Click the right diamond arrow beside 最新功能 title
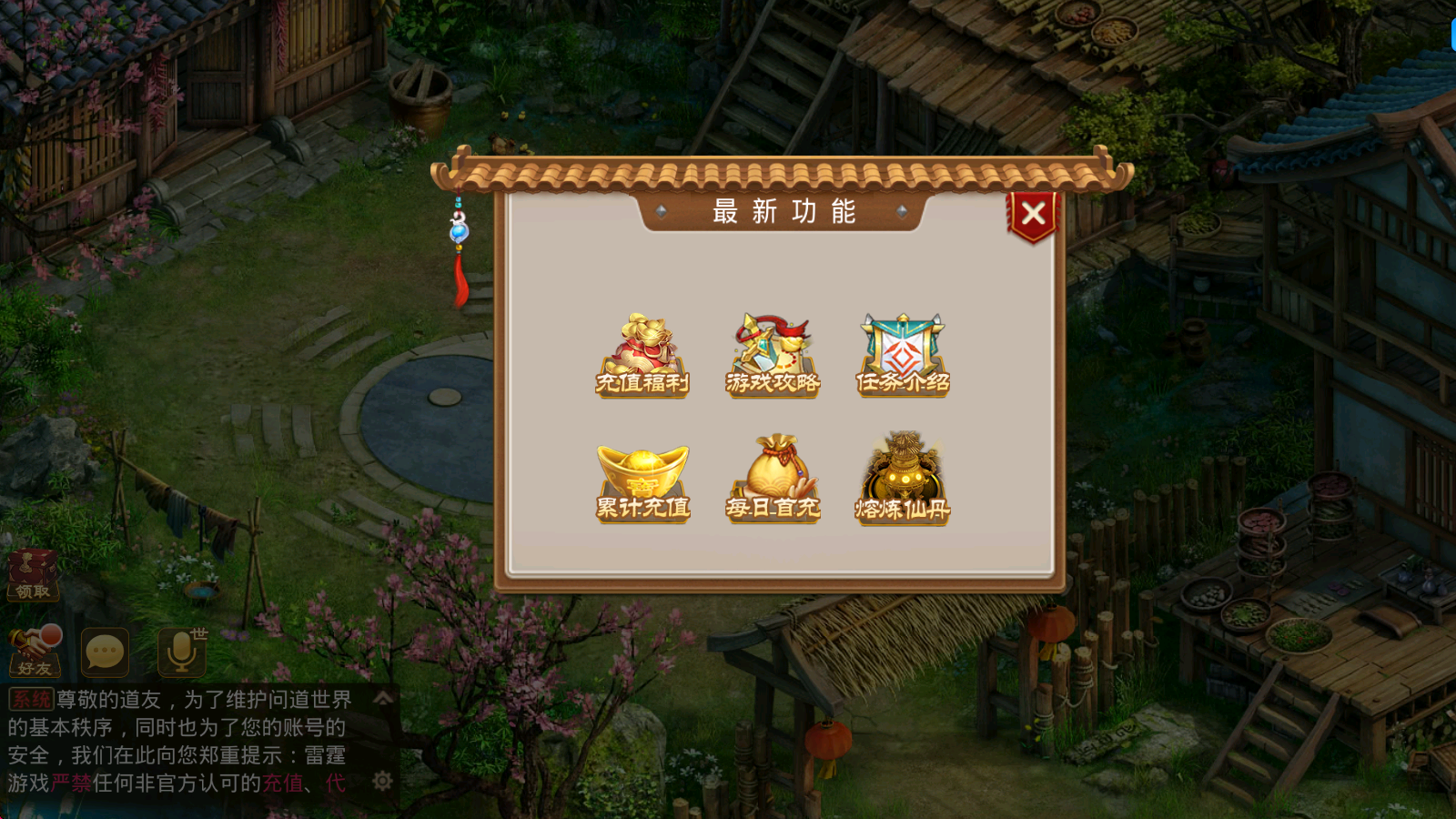 pos(904,213)
